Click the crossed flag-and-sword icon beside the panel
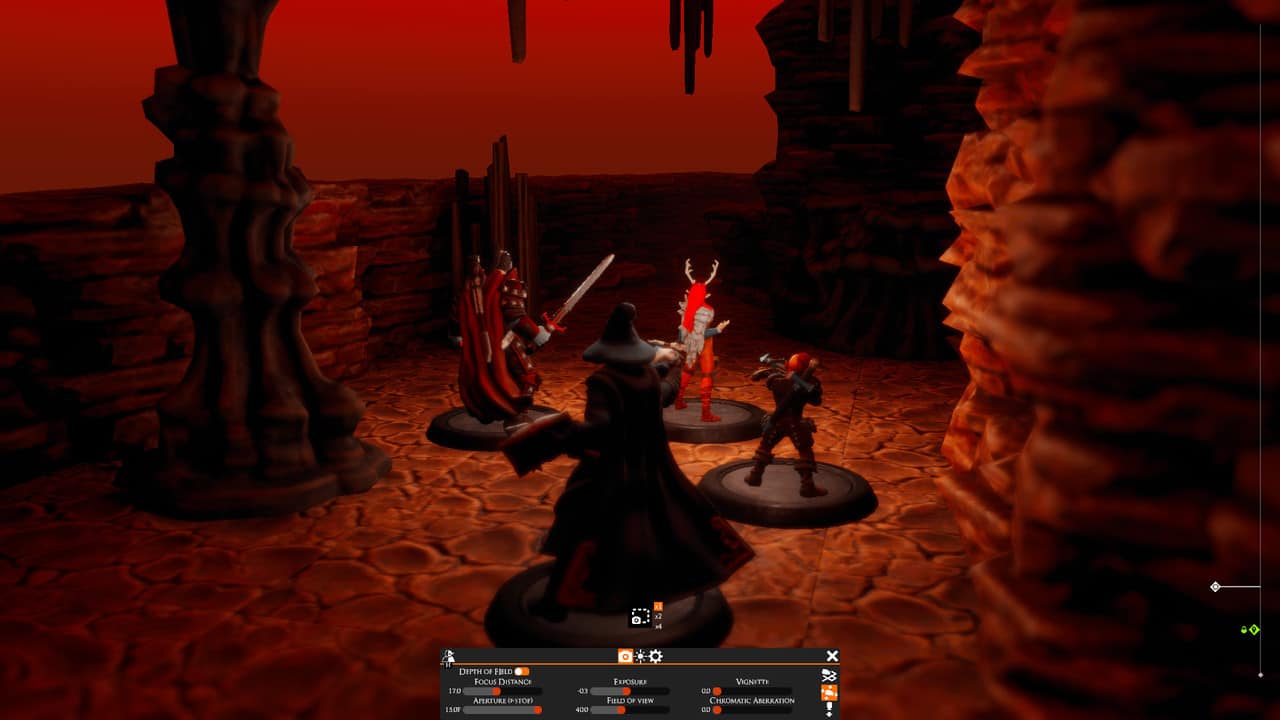 click(828, 675)
